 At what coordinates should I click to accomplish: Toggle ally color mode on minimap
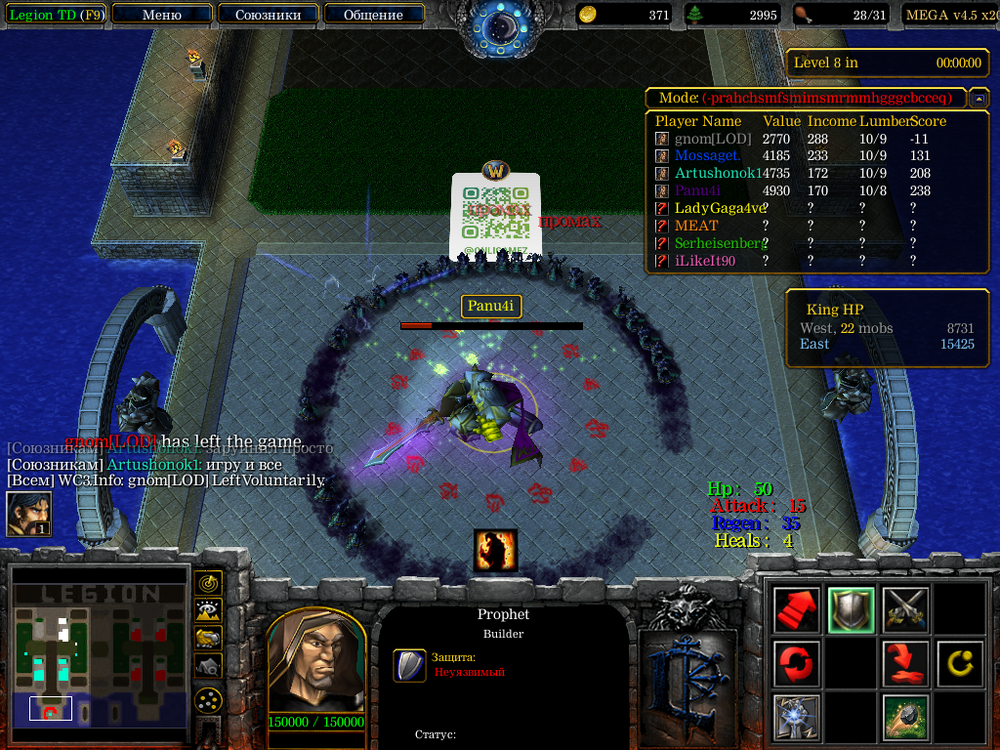click(x=208, y=637)
